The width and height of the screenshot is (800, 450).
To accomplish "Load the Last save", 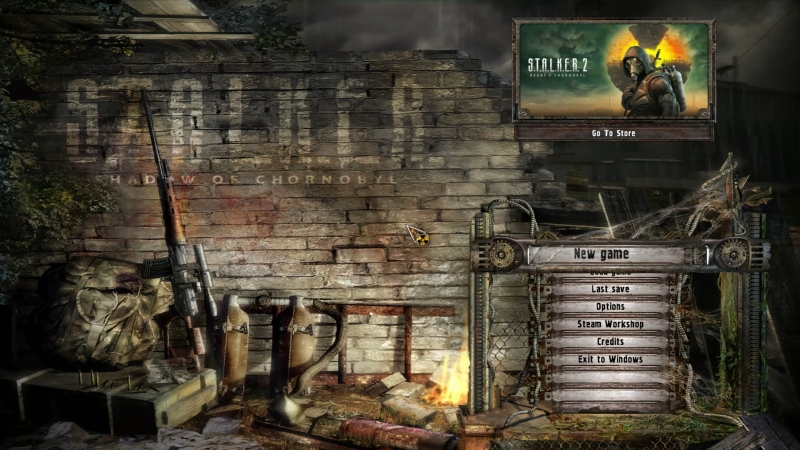I will tap(610, 289).
